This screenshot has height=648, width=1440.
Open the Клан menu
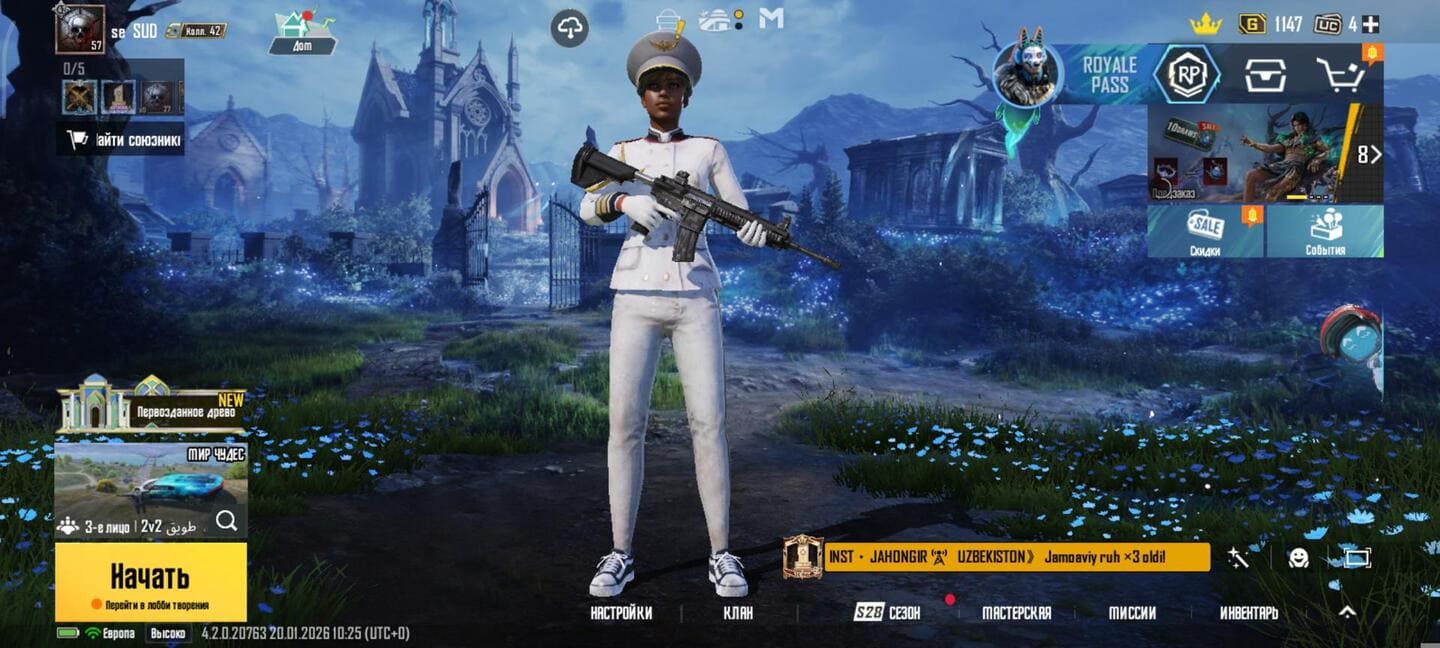(x=738, y=613)
